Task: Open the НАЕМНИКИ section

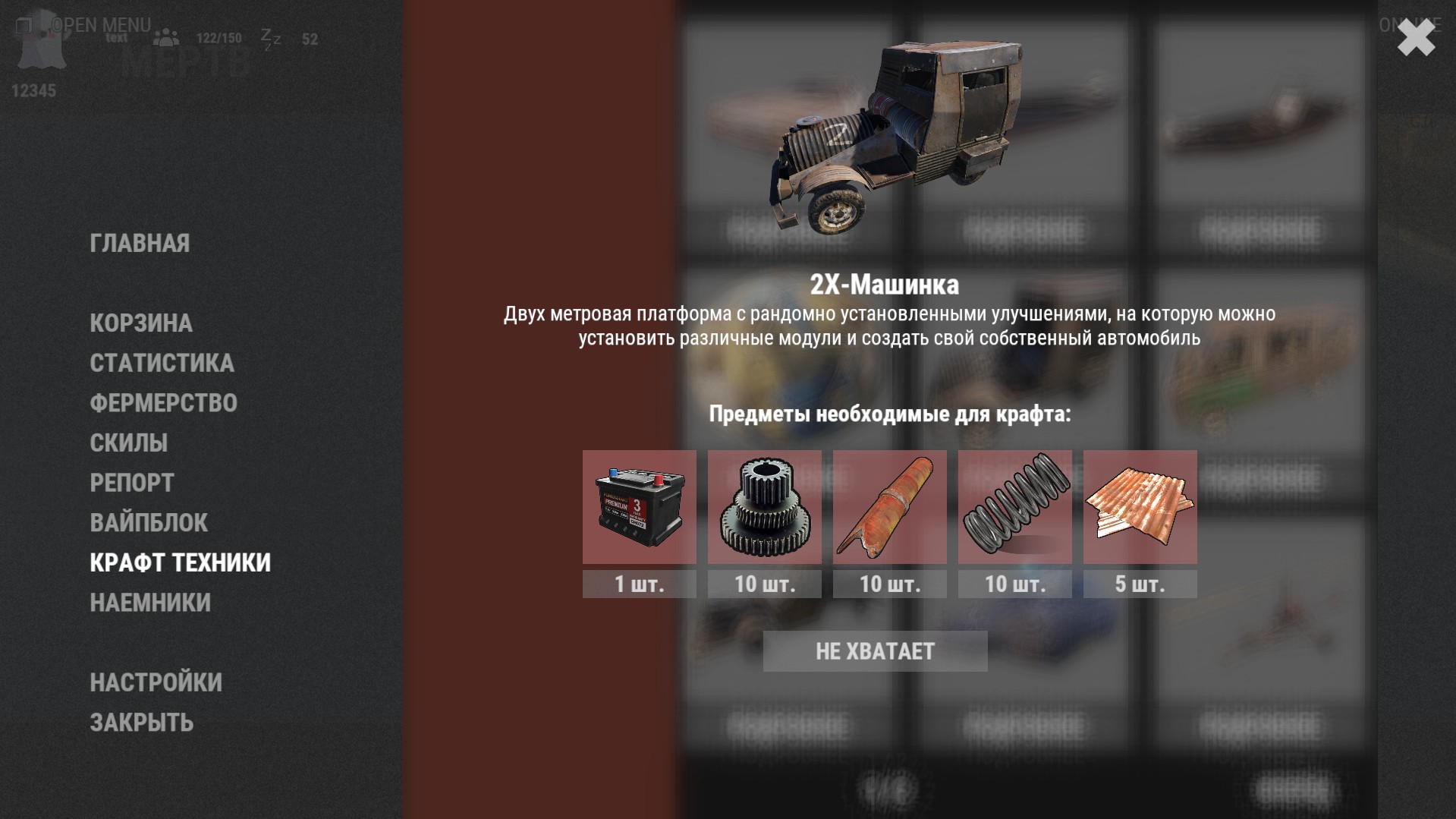Action: [150, 603]
